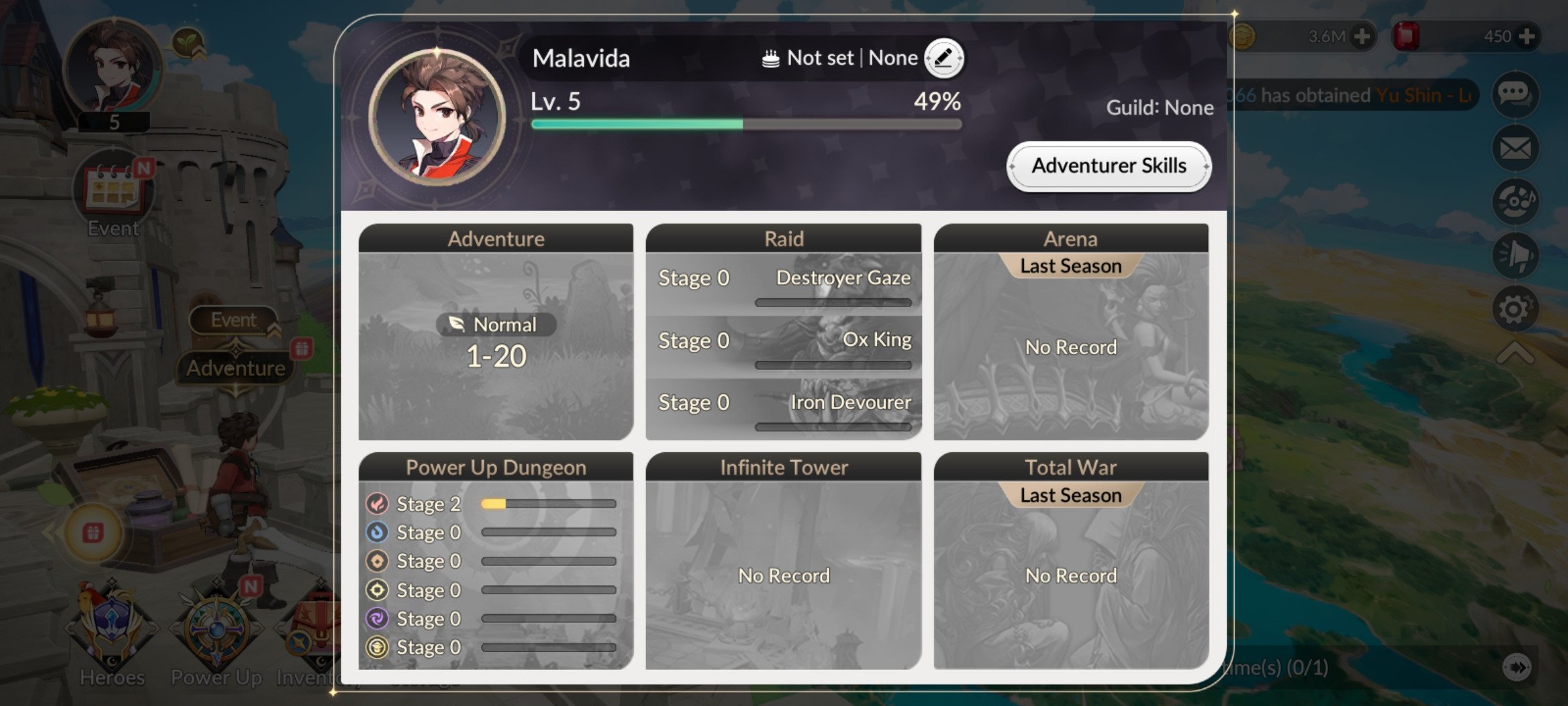Edit the Malavida profile info
Screen dimensions: 1568x706
[943, 58]
